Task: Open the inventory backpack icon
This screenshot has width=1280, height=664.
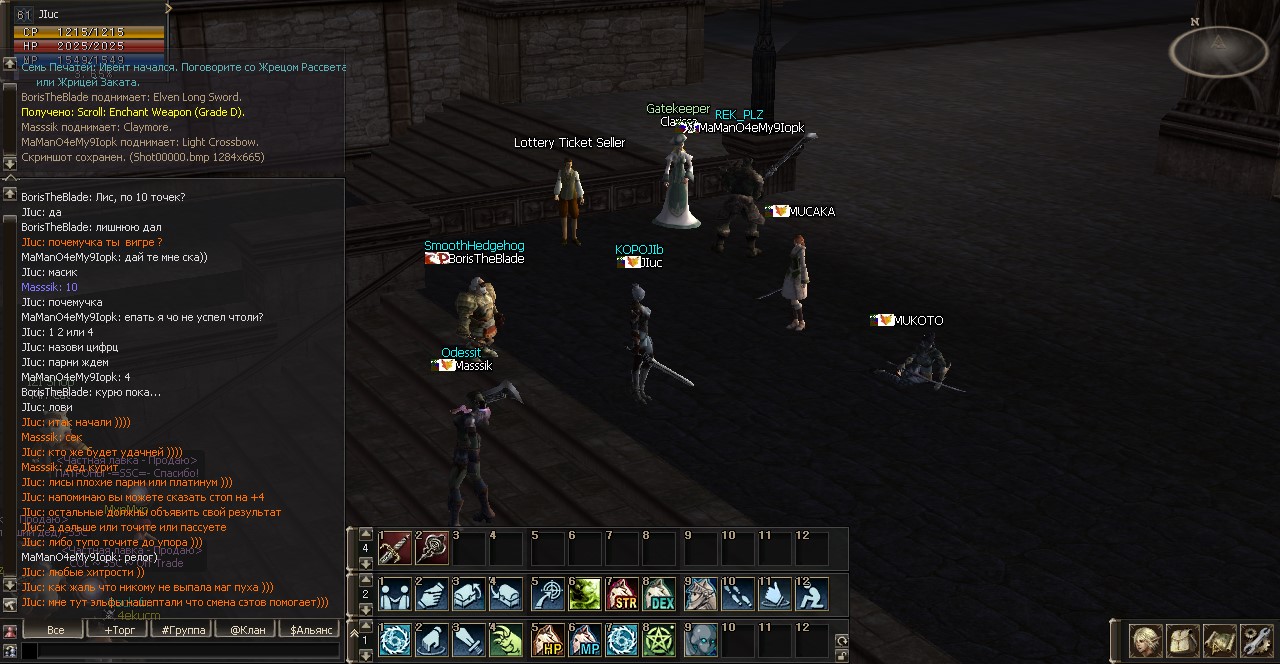Action: 1182,640
